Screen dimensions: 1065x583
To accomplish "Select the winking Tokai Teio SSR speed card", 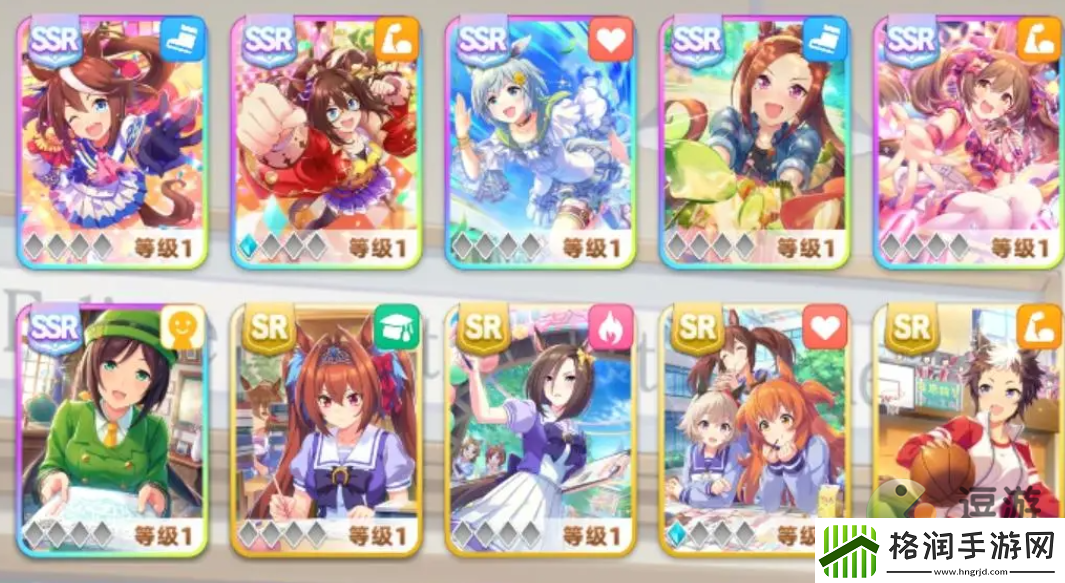I will pos(113,140).
